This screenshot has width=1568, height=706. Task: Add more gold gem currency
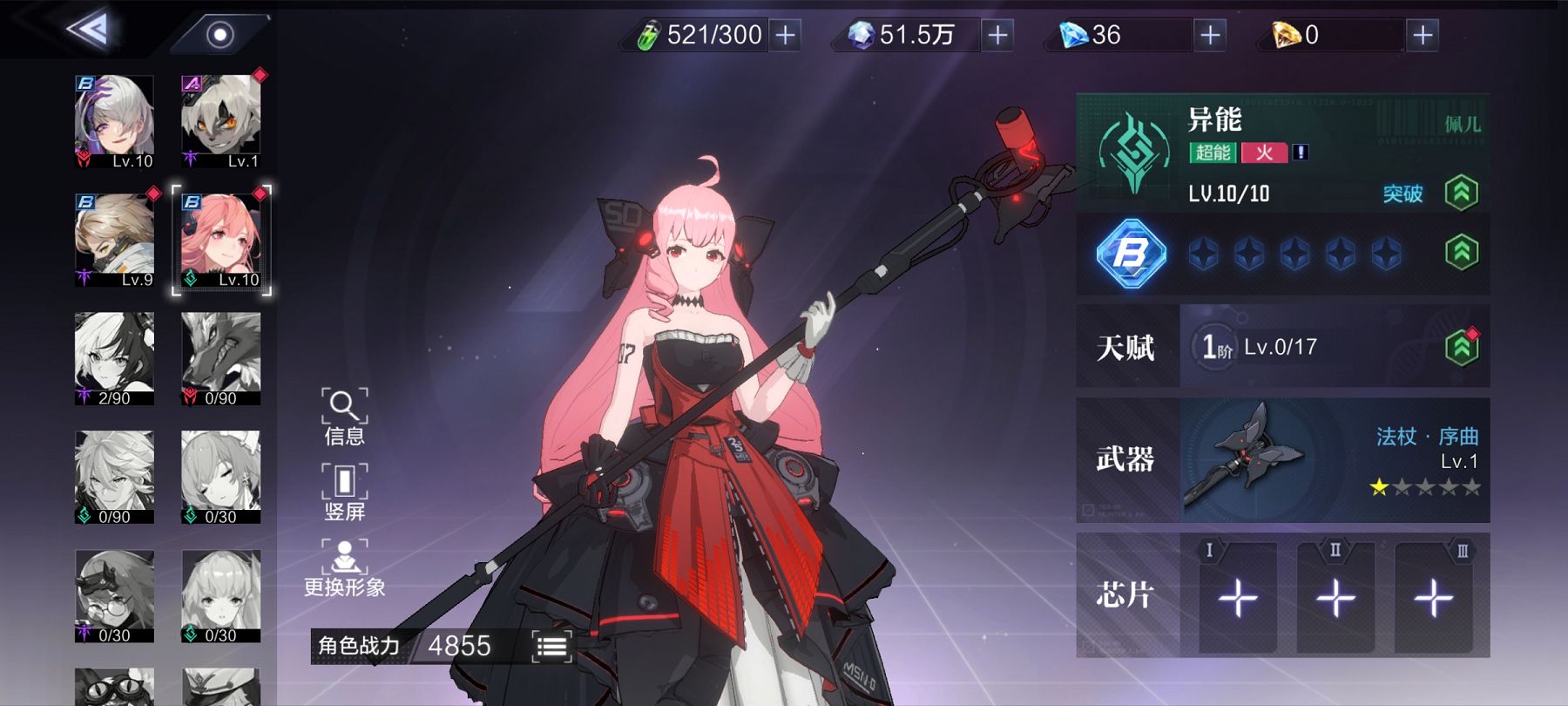[x=1423, y=35]
